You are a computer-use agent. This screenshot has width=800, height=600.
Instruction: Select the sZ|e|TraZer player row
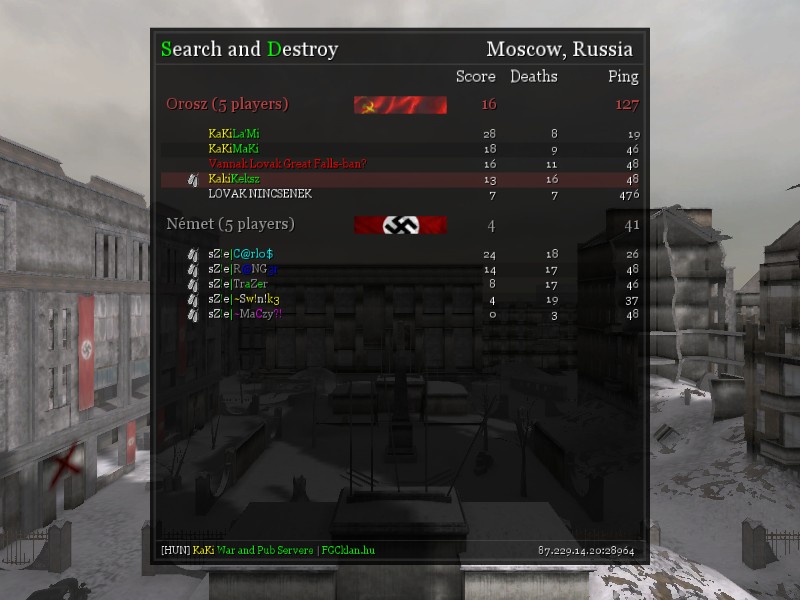pyautogui.click(x=238, y=284)
